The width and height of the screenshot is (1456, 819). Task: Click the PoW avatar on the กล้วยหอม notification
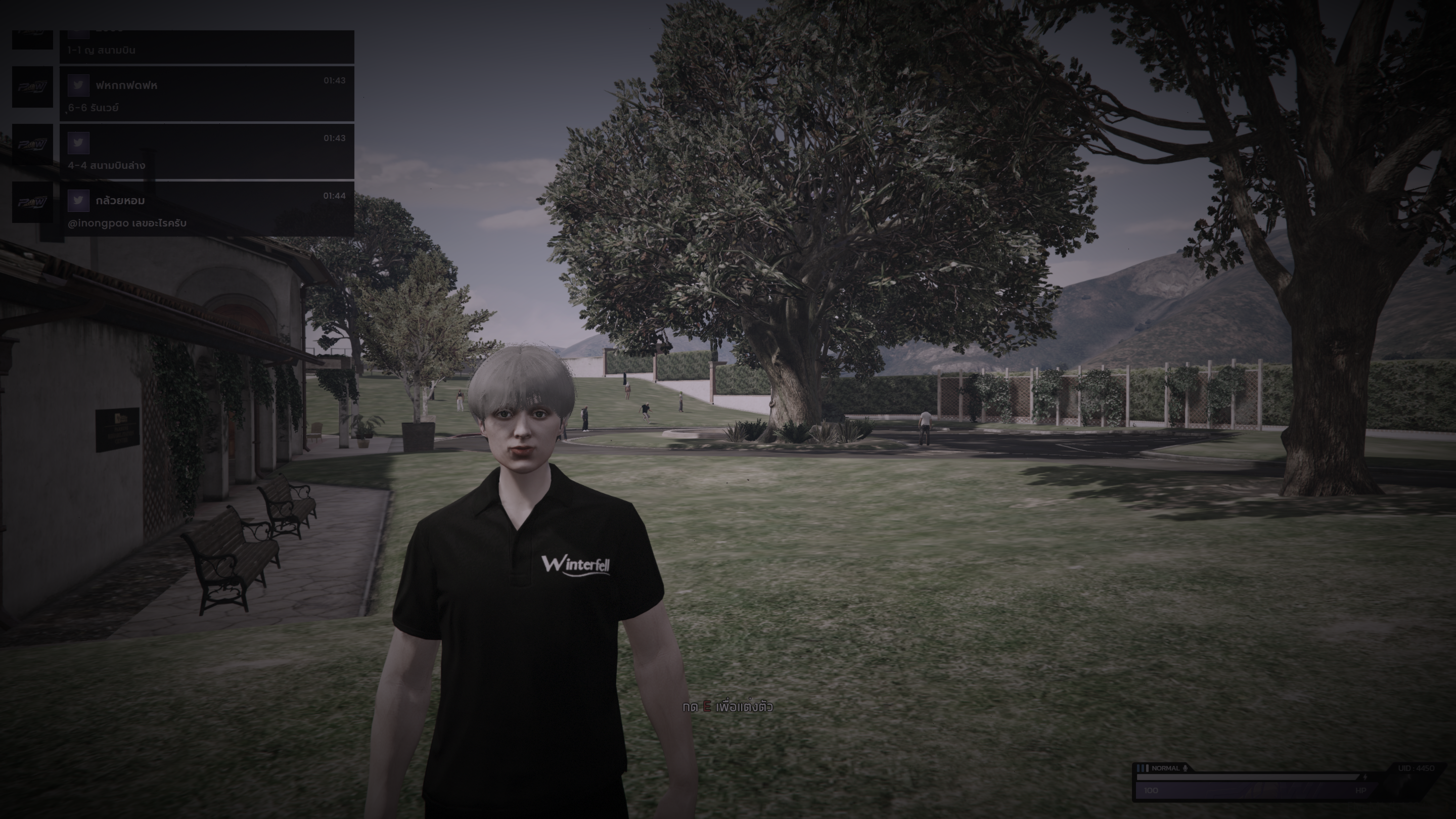click(33, 202)
